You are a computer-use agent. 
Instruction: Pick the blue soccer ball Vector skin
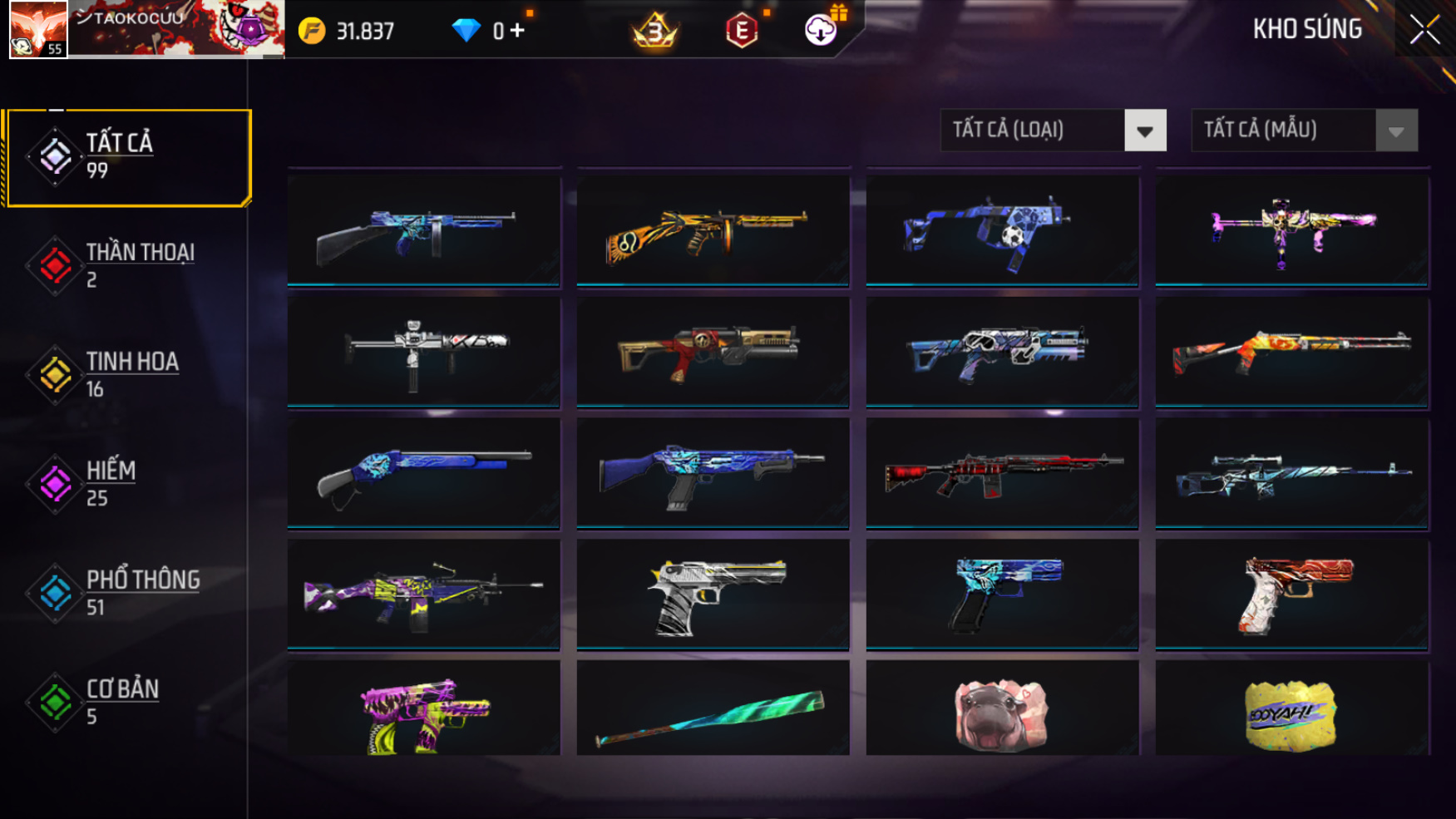1002,230
